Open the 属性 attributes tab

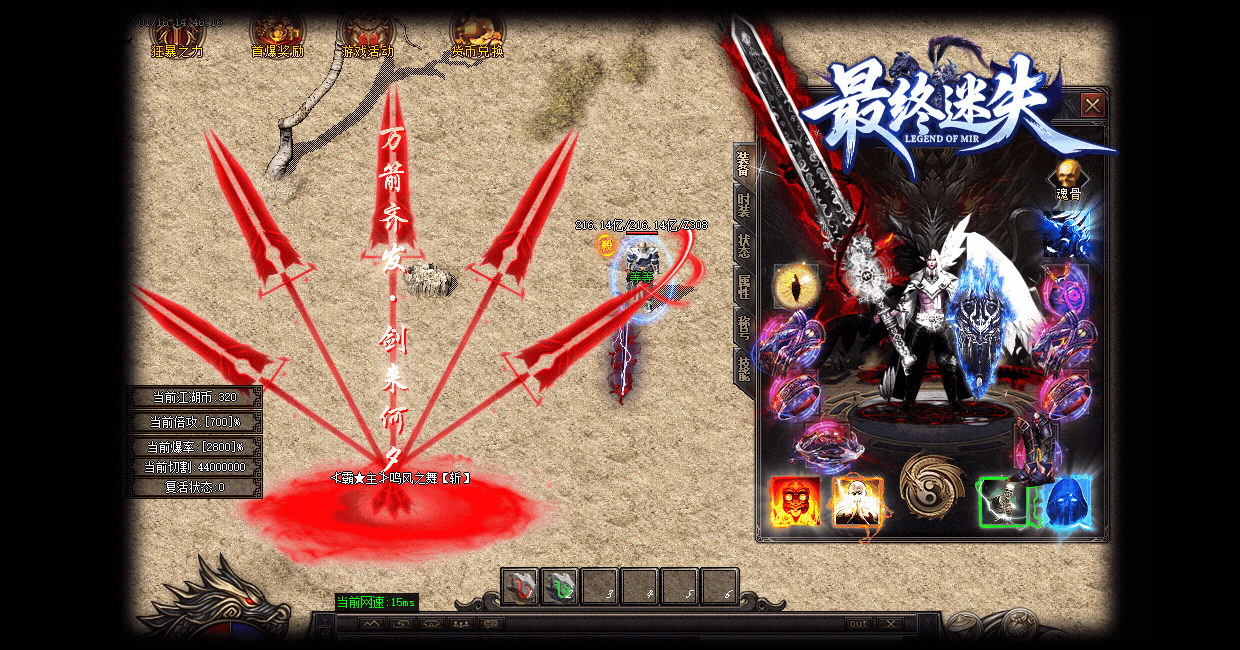coord(744,288)
